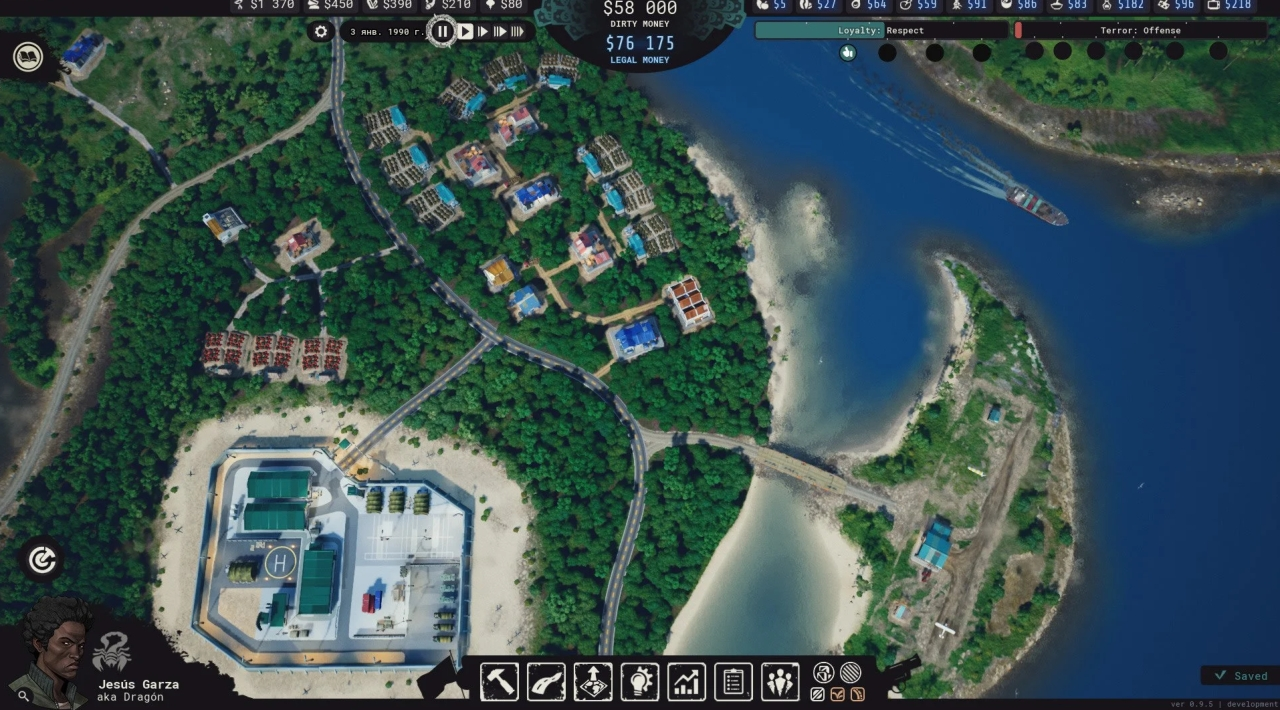Click the magnifier icon beside the portrait
The width and height of the screenshot is (1280, 710).
coord(23,695)
